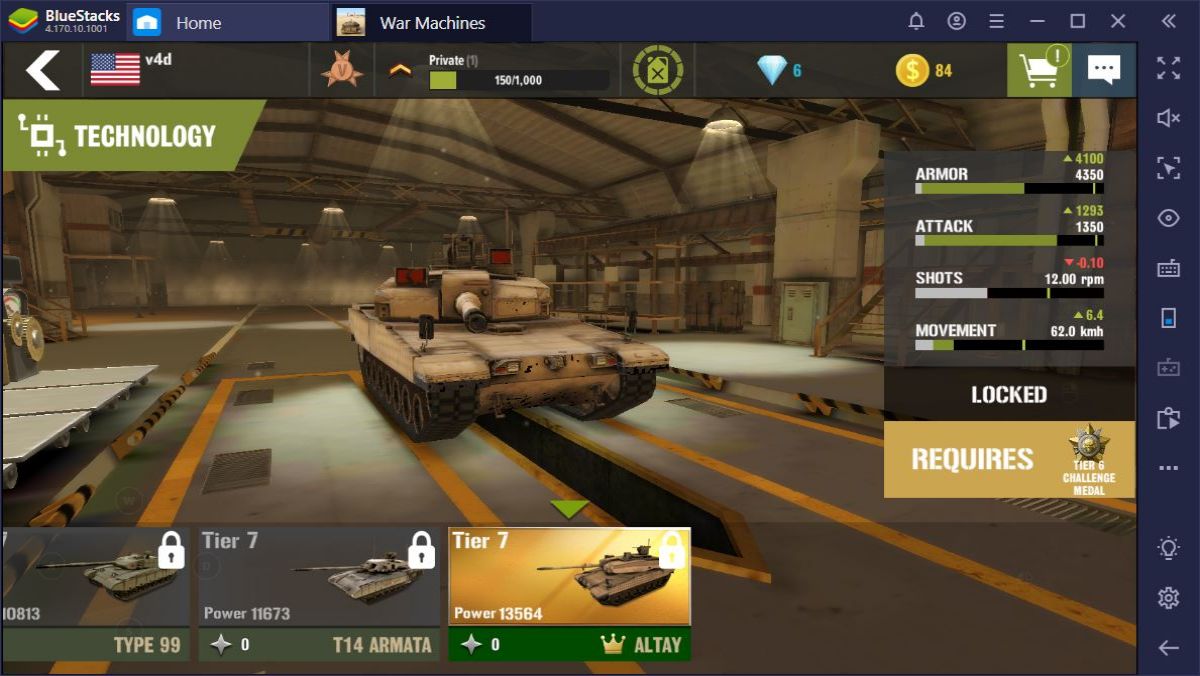Close the BlueStacks window
The width and height of the screenshot is (1200, 676).
coord(1118,21)
